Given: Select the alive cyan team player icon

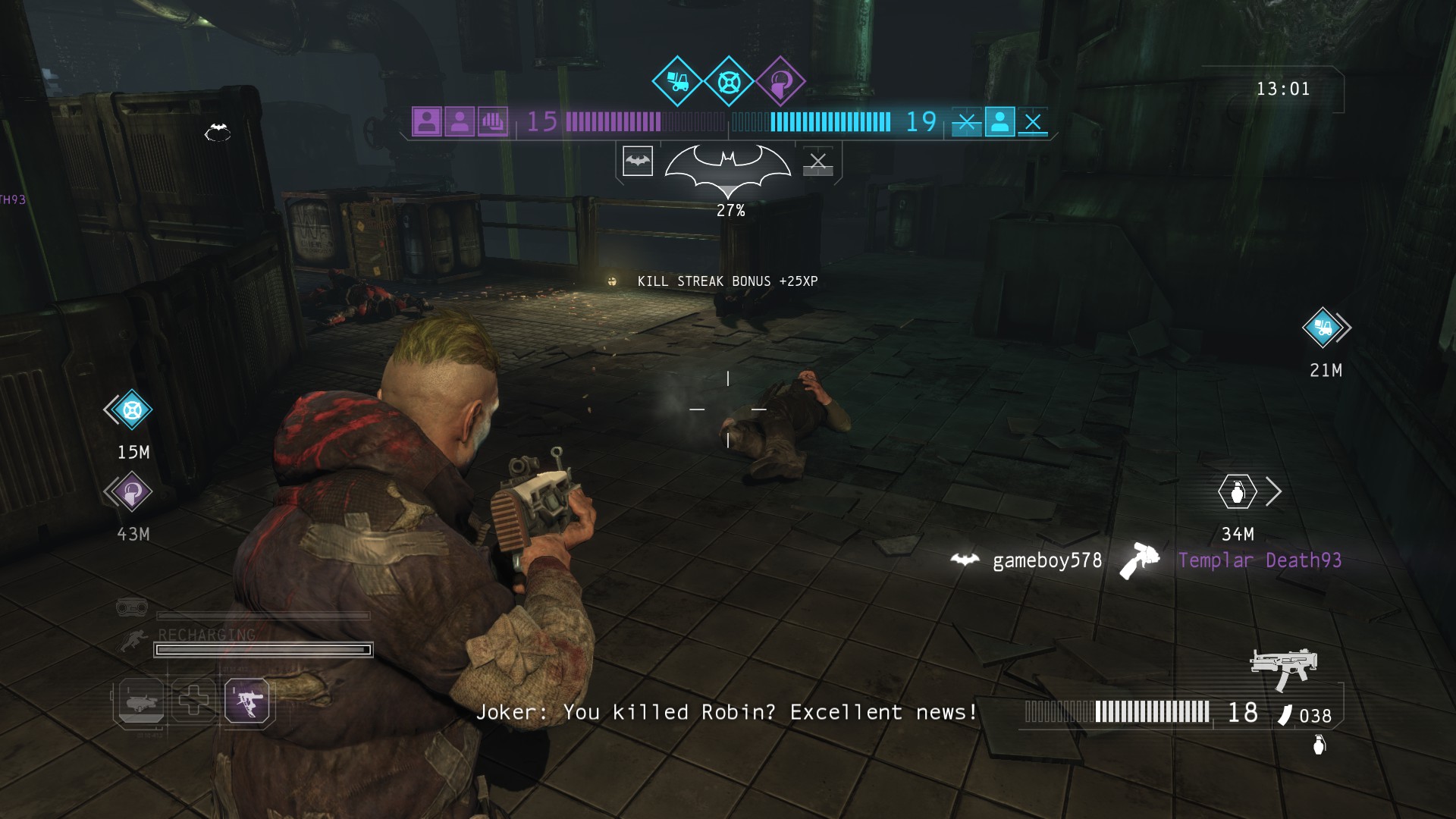Looking at the screenshot, I should (x=999, y=121).
